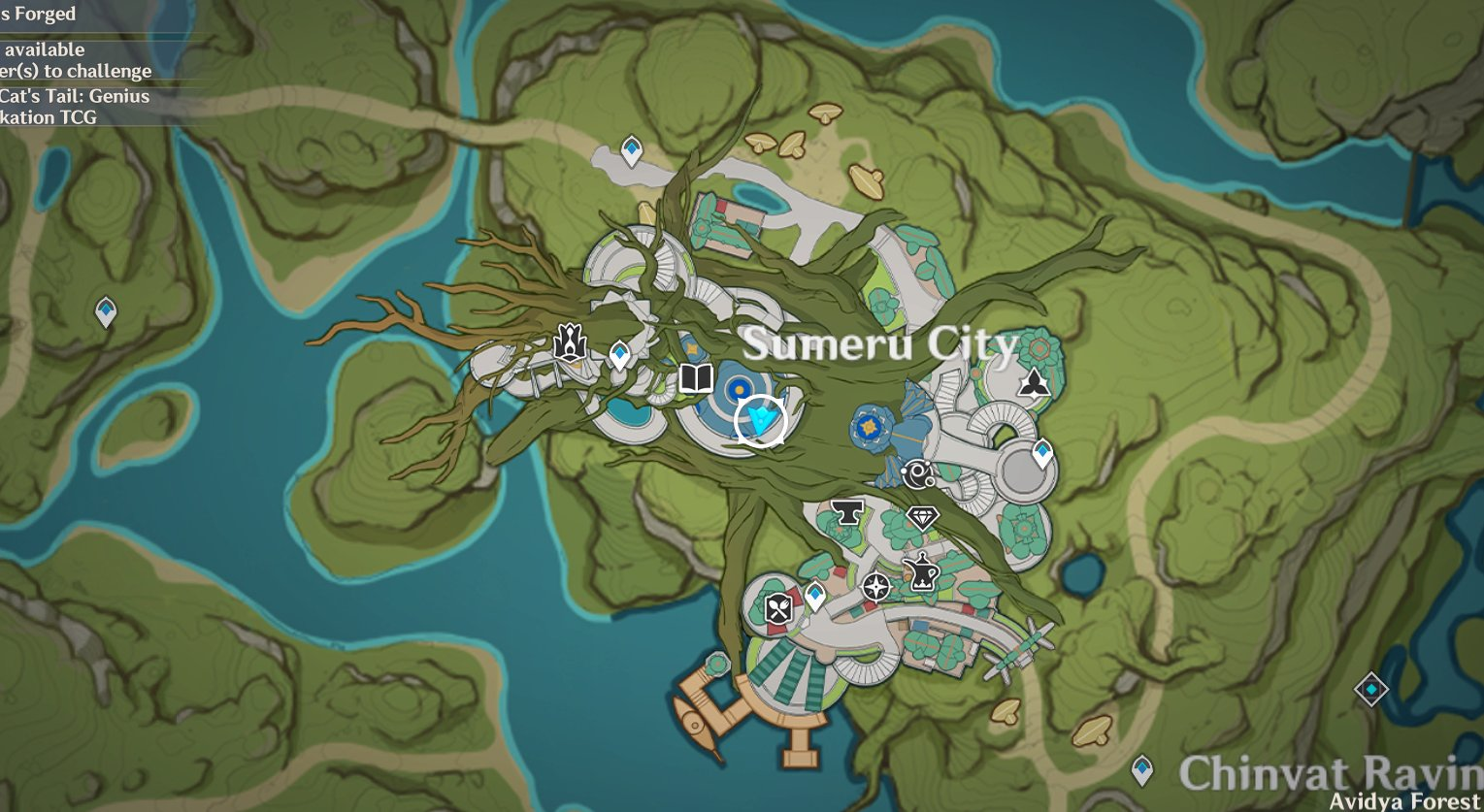Click the teleport waypoint beside the book marker

coord(618,353)
